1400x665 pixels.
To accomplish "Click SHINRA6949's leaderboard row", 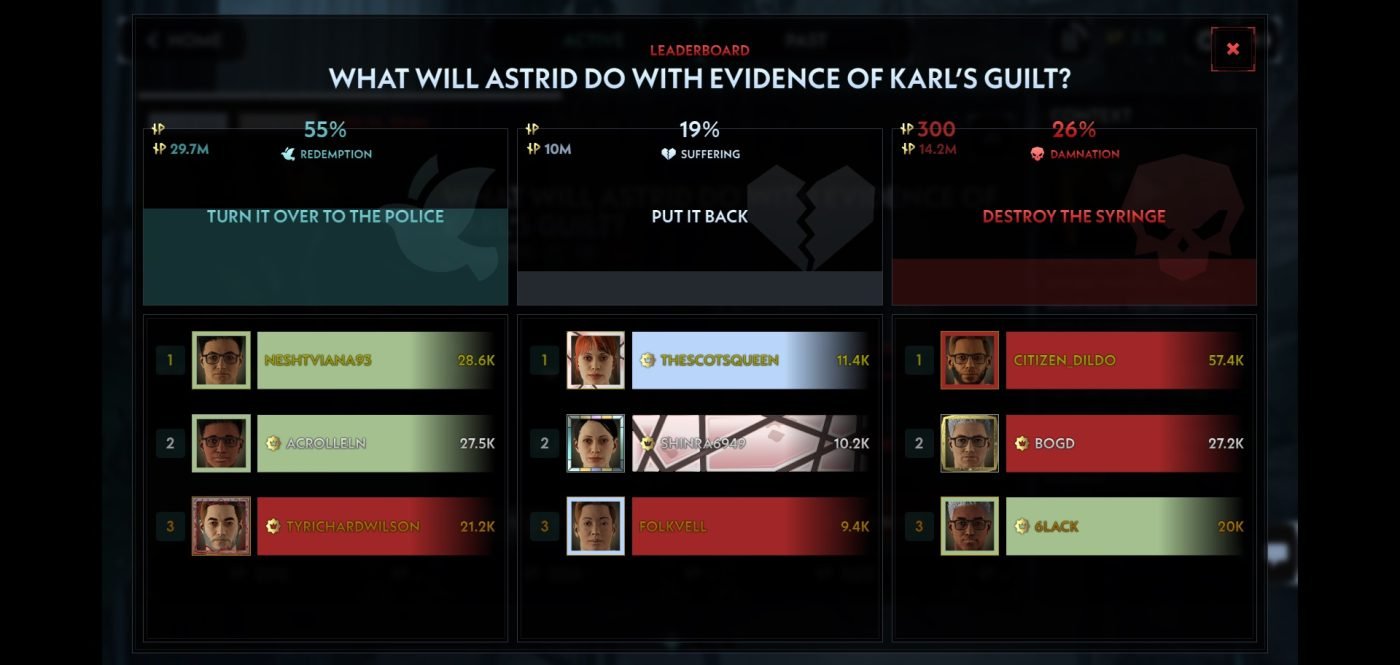I will pyautogui.click(x=750, y=443).
